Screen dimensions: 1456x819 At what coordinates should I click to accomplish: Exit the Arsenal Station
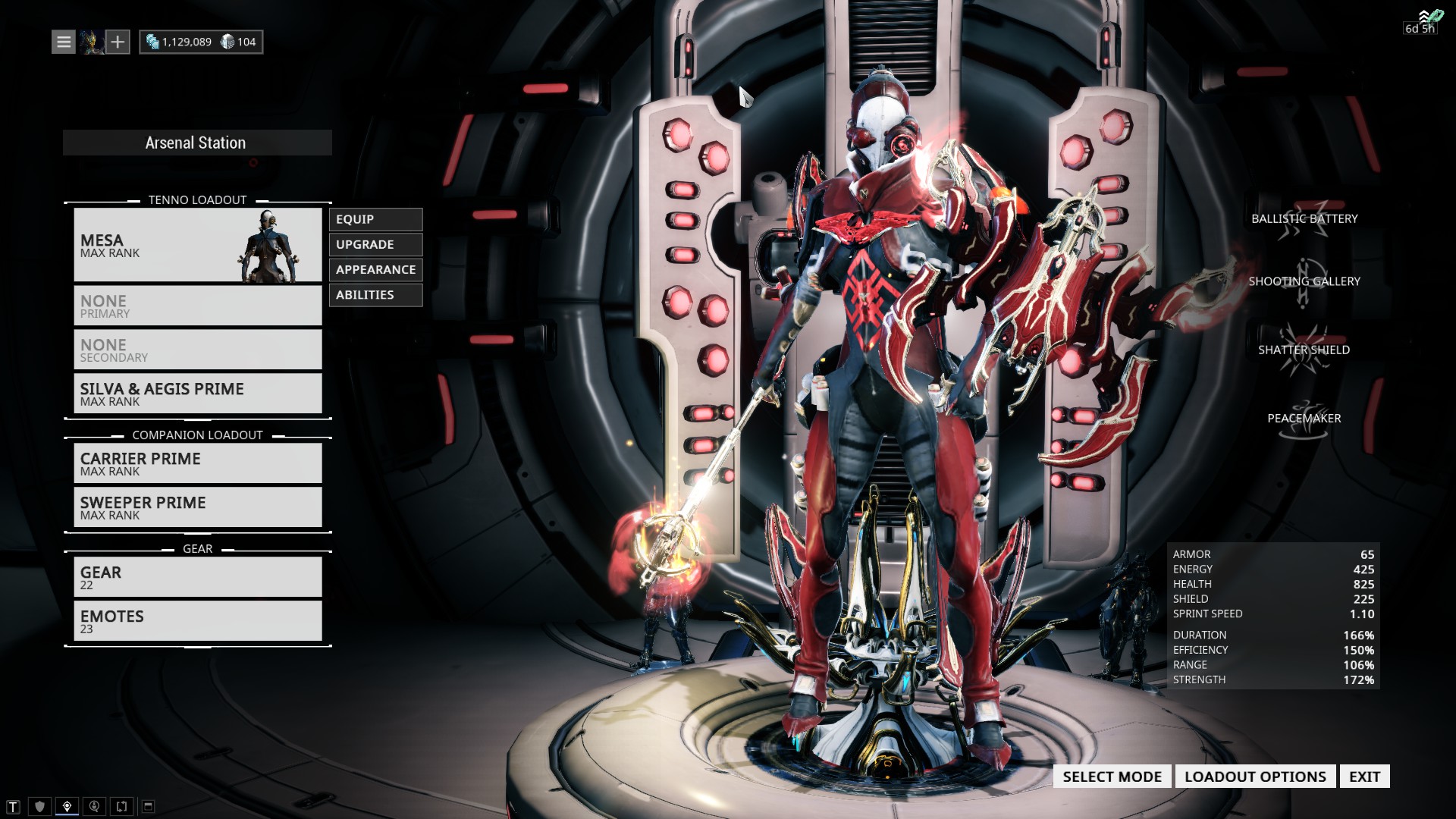[x=1364, y=777]
